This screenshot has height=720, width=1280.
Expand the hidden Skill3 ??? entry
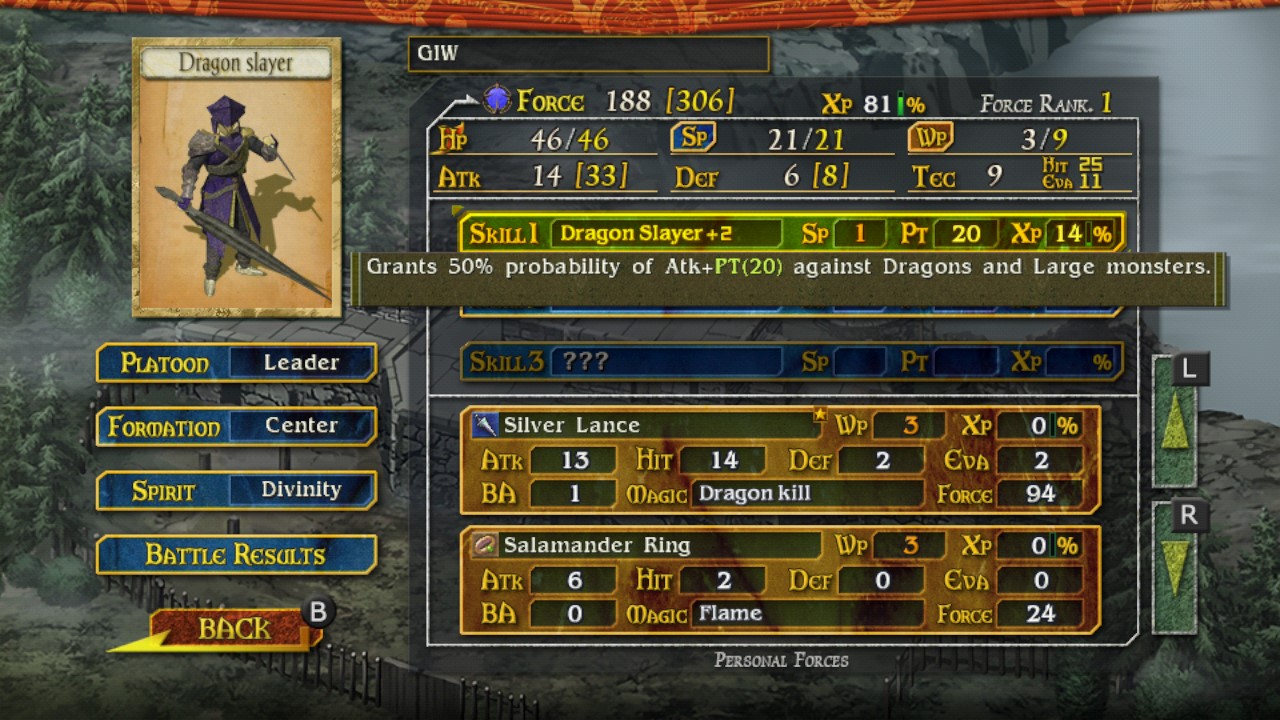pos(668,363)
